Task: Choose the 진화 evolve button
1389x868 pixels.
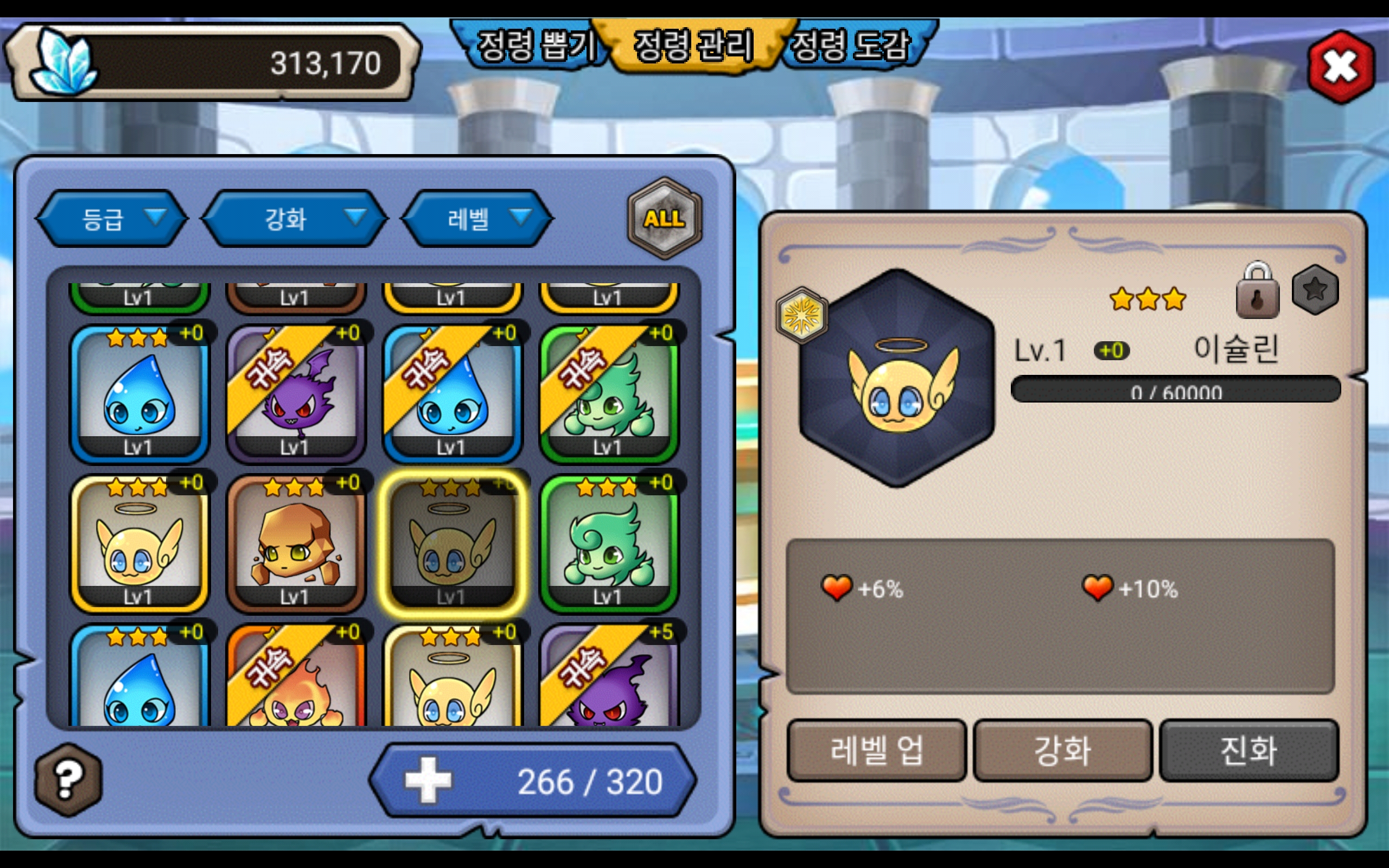Action: tap(1248, 750)
